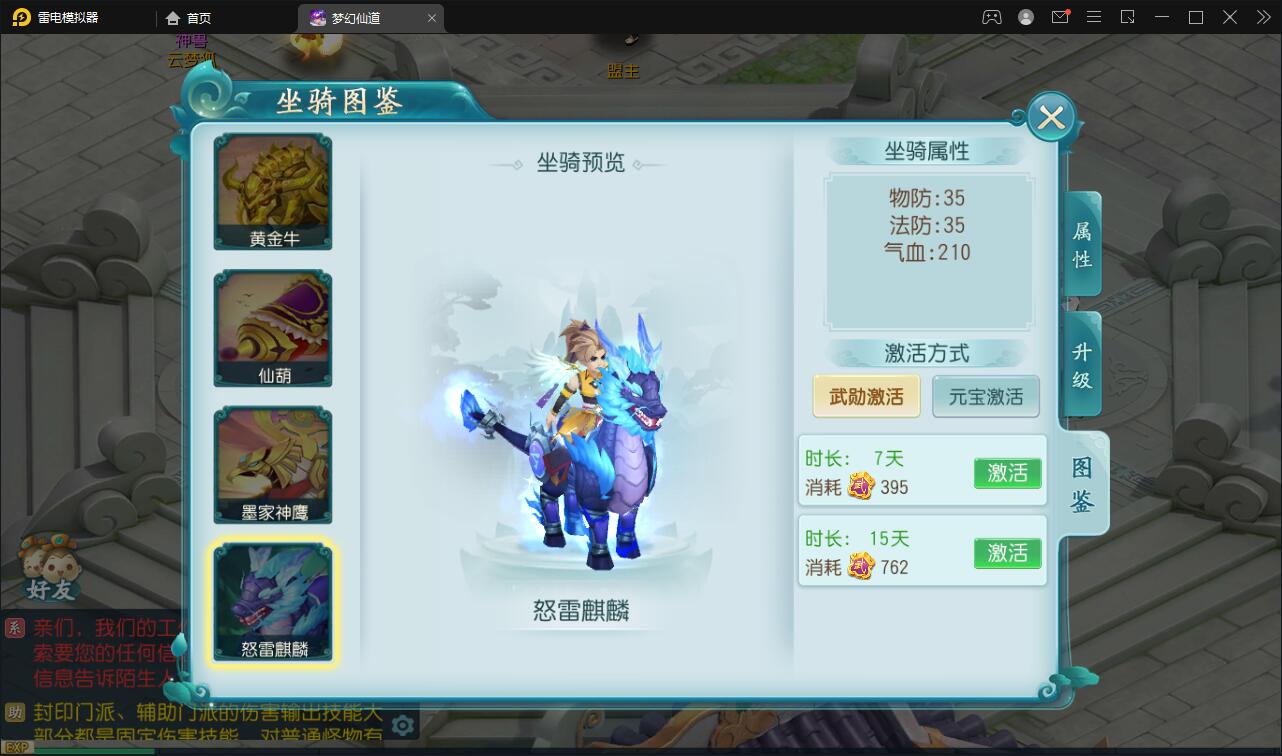The height and width of the screenshot is (756, 1282).
Task: Open the LDPlayer message center icon
Action: (1061, 17)
